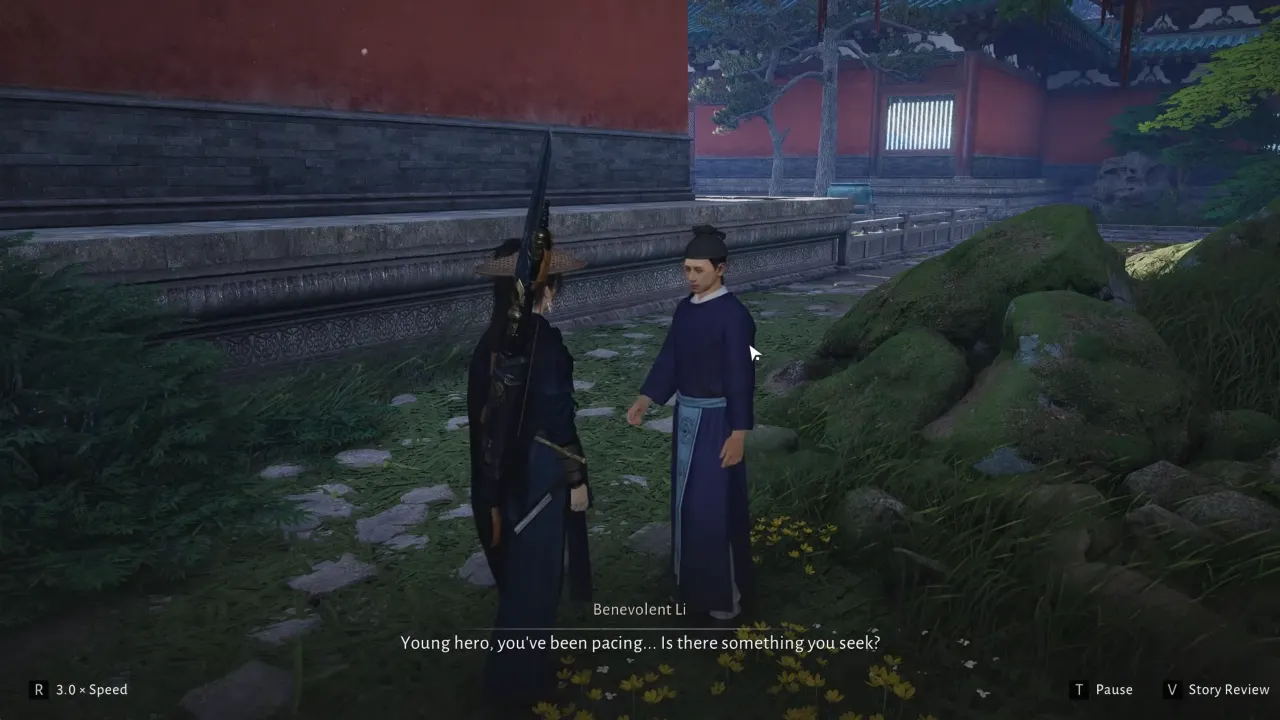
Task: Click the Pause label text
Action: coord(1114,689)
